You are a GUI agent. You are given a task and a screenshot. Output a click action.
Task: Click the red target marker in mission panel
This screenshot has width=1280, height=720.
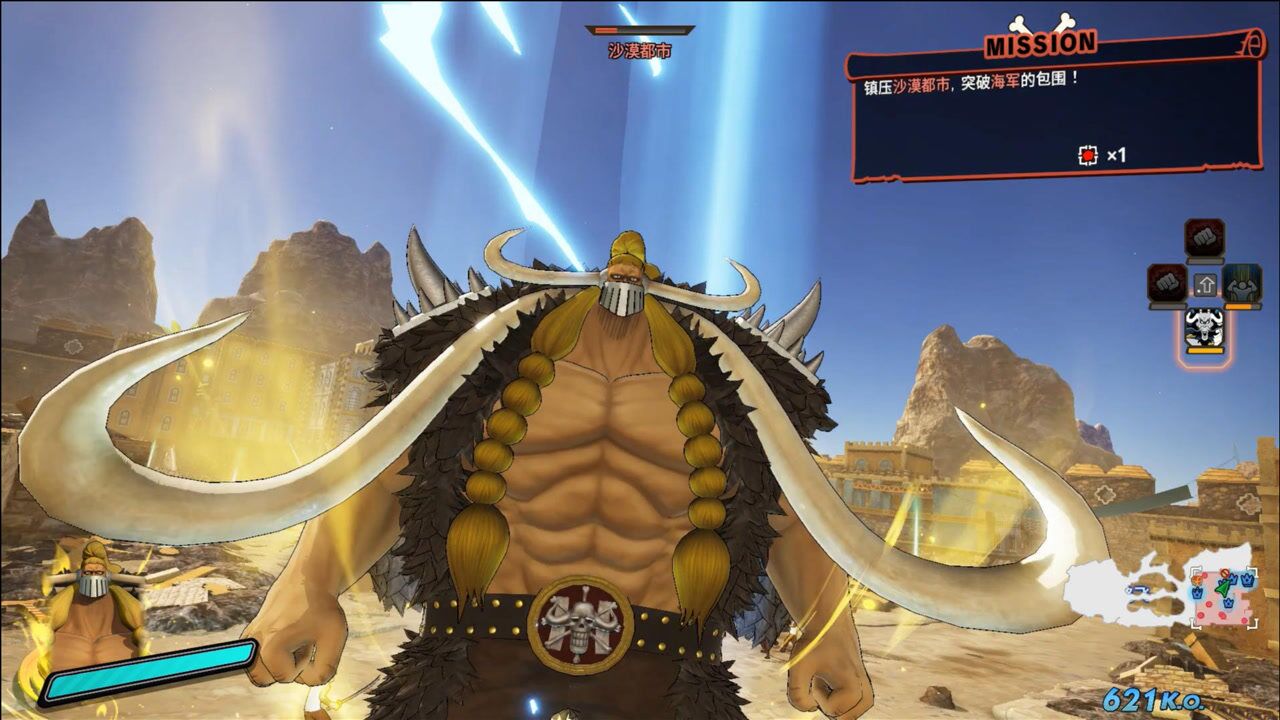tap(1088, 155)
